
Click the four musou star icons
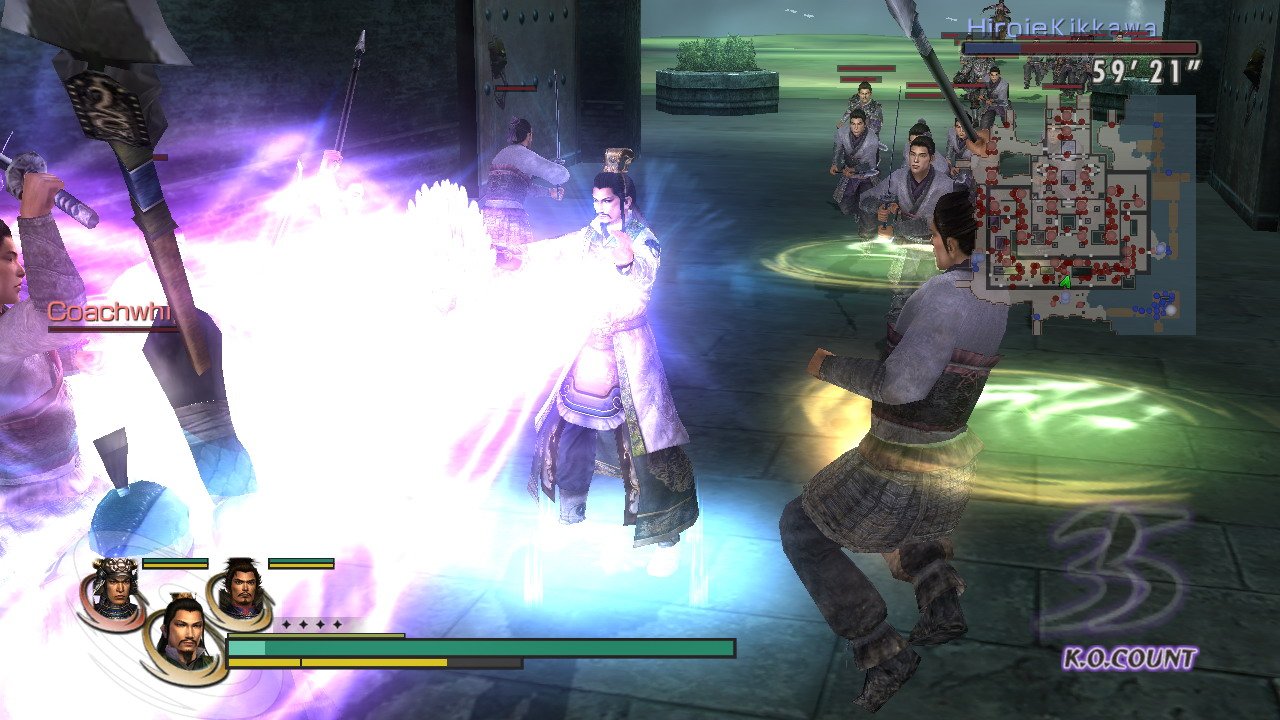coord(312,624)
